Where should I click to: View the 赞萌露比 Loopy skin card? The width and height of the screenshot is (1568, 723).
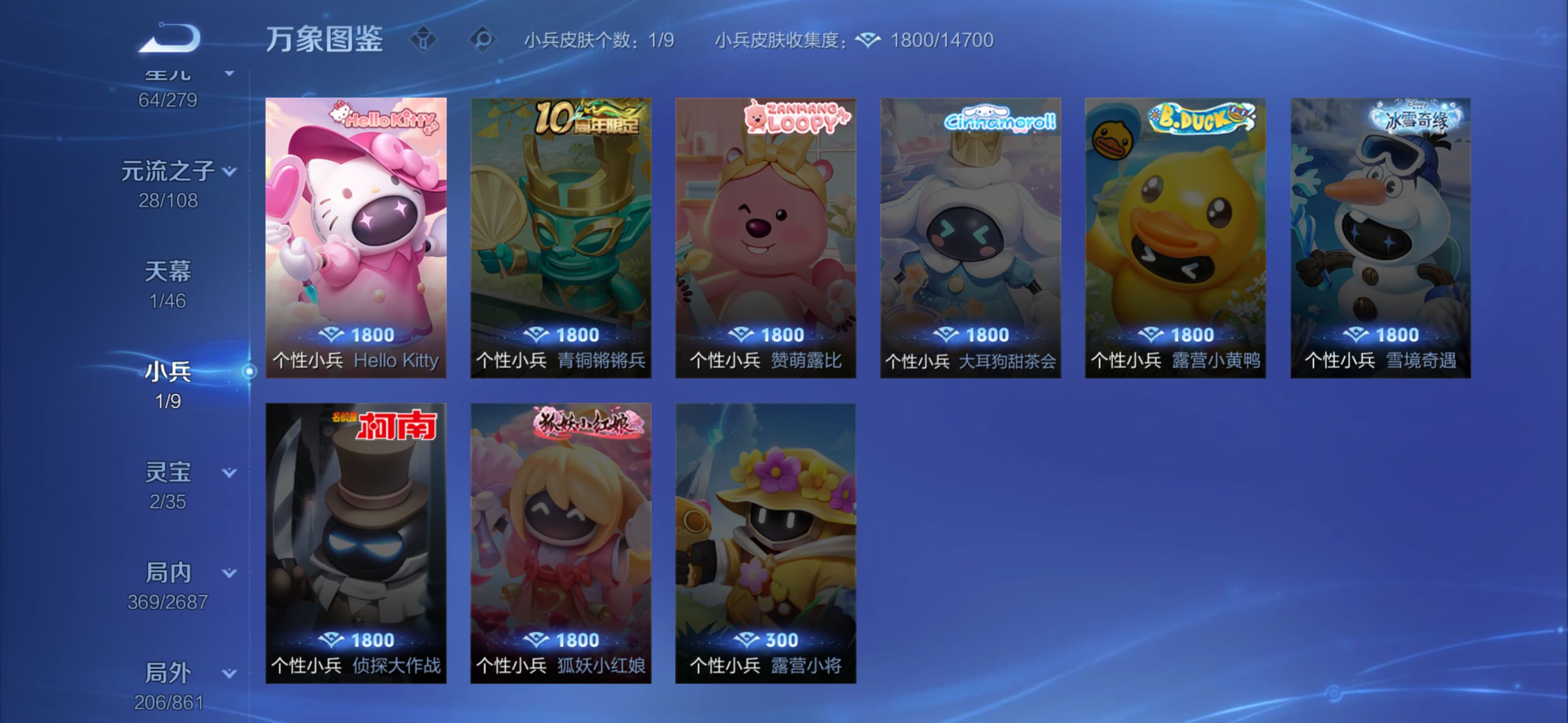point(765,237)
